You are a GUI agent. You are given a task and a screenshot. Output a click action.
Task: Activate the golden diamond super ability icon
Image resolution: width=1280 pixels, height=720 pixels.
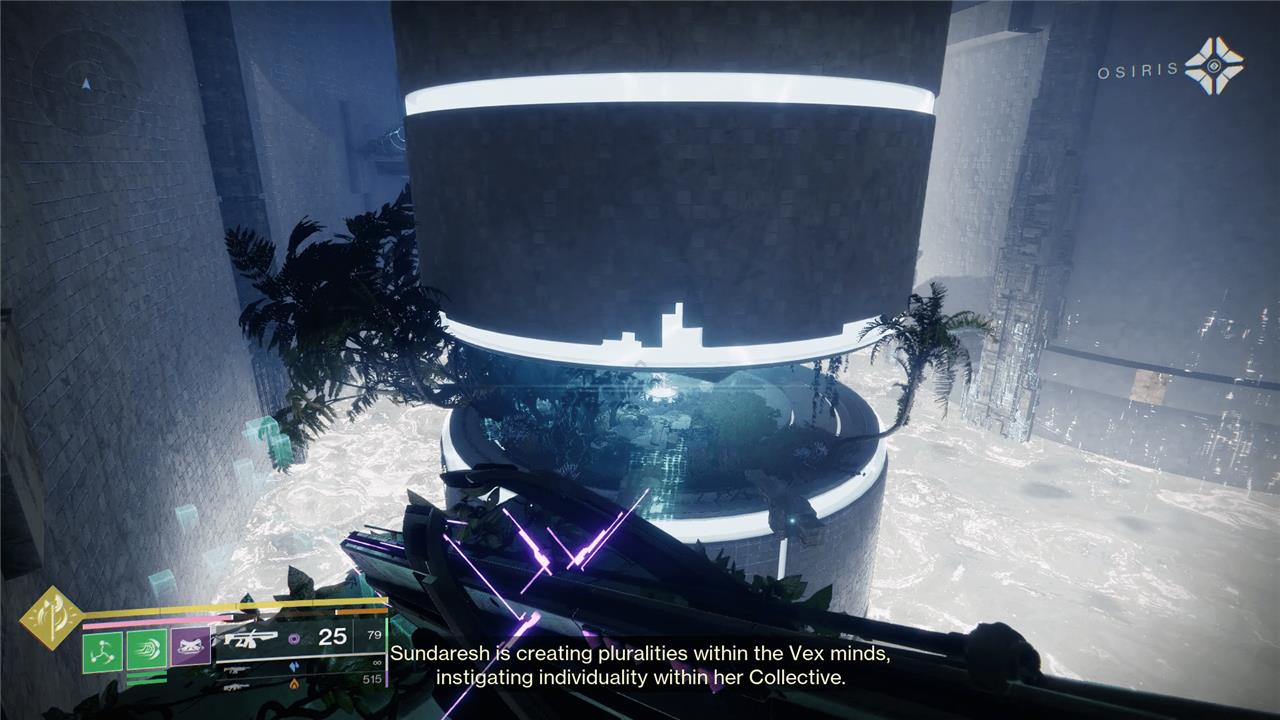tap(50, 617)
